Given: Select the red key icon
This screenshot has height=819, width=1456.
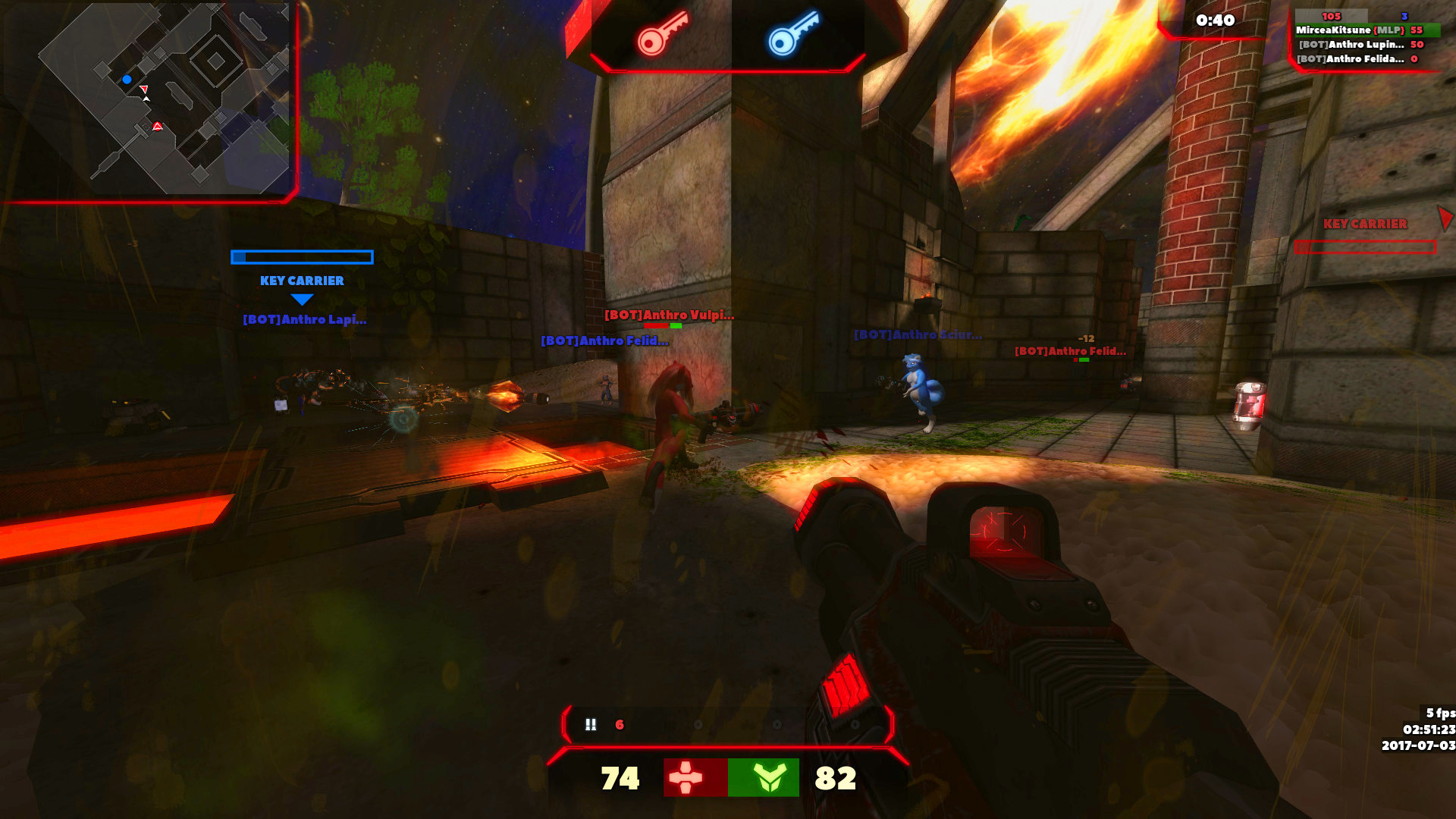Looking at the screenshot, I should coord(661,34).
